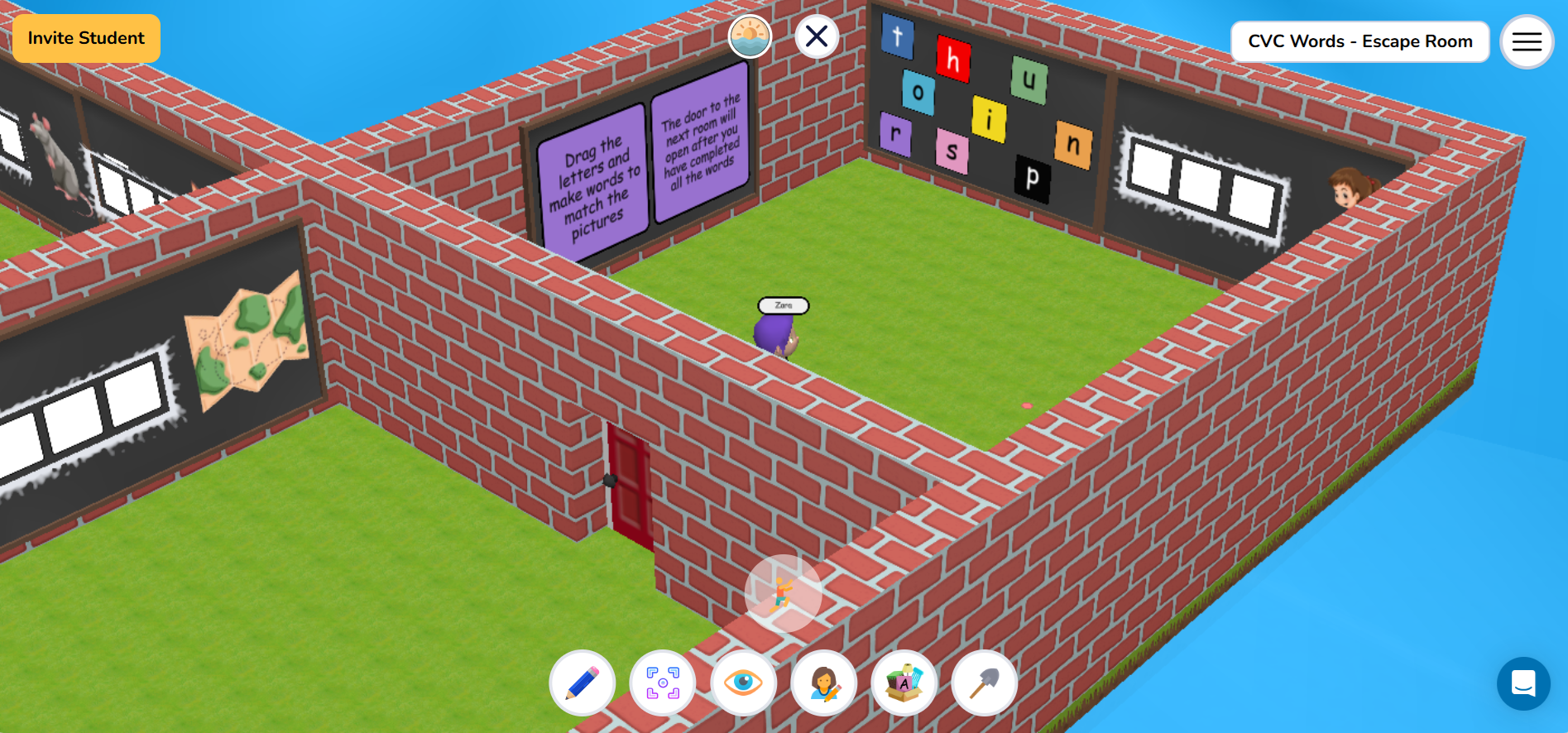1568x733 pixels.
Task: Select the shovel terrain tool
Action: pyautogui.click(x=984, y=683)
